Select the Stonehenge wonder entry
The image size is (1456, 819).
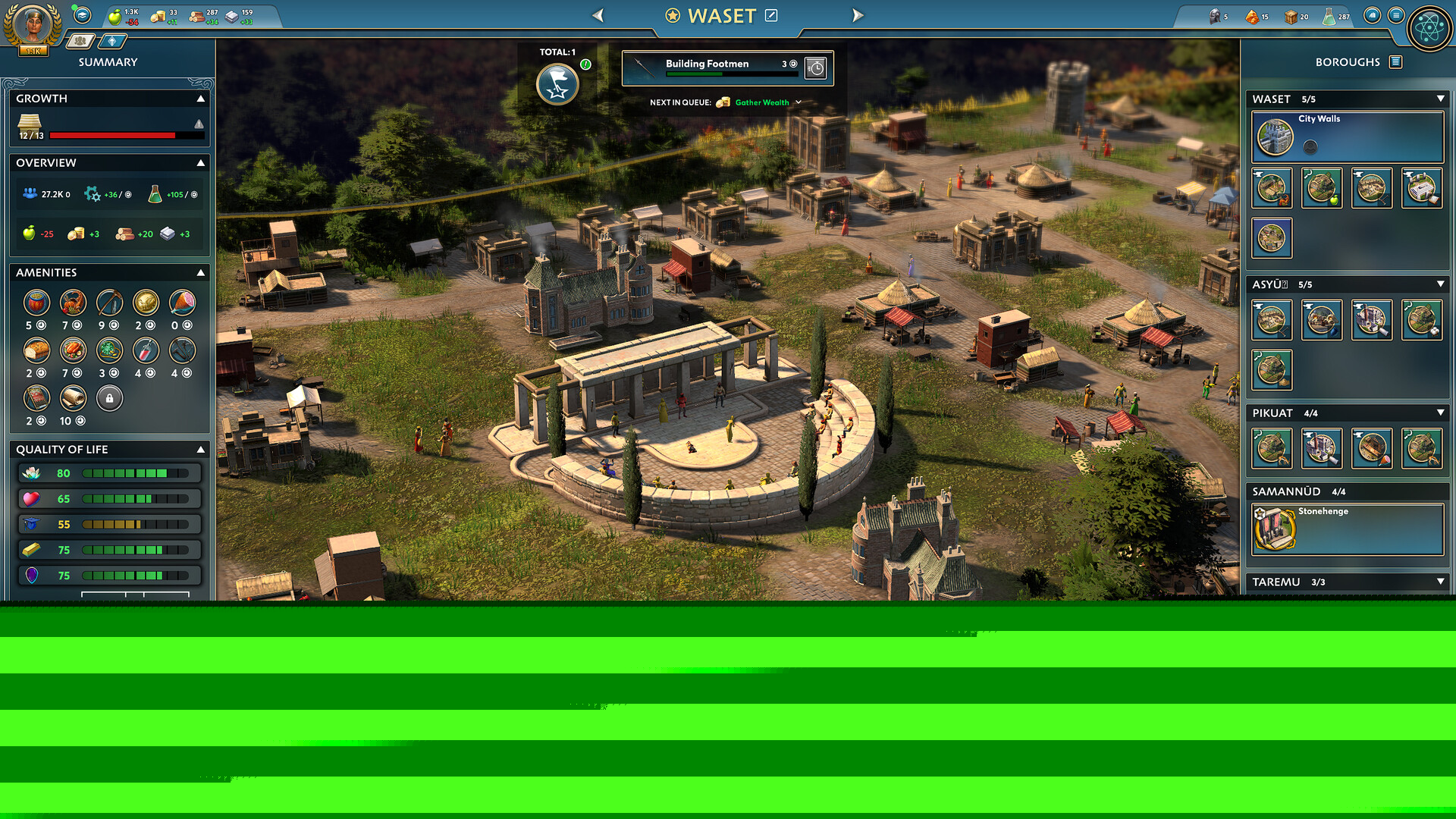coord(1347,529)
